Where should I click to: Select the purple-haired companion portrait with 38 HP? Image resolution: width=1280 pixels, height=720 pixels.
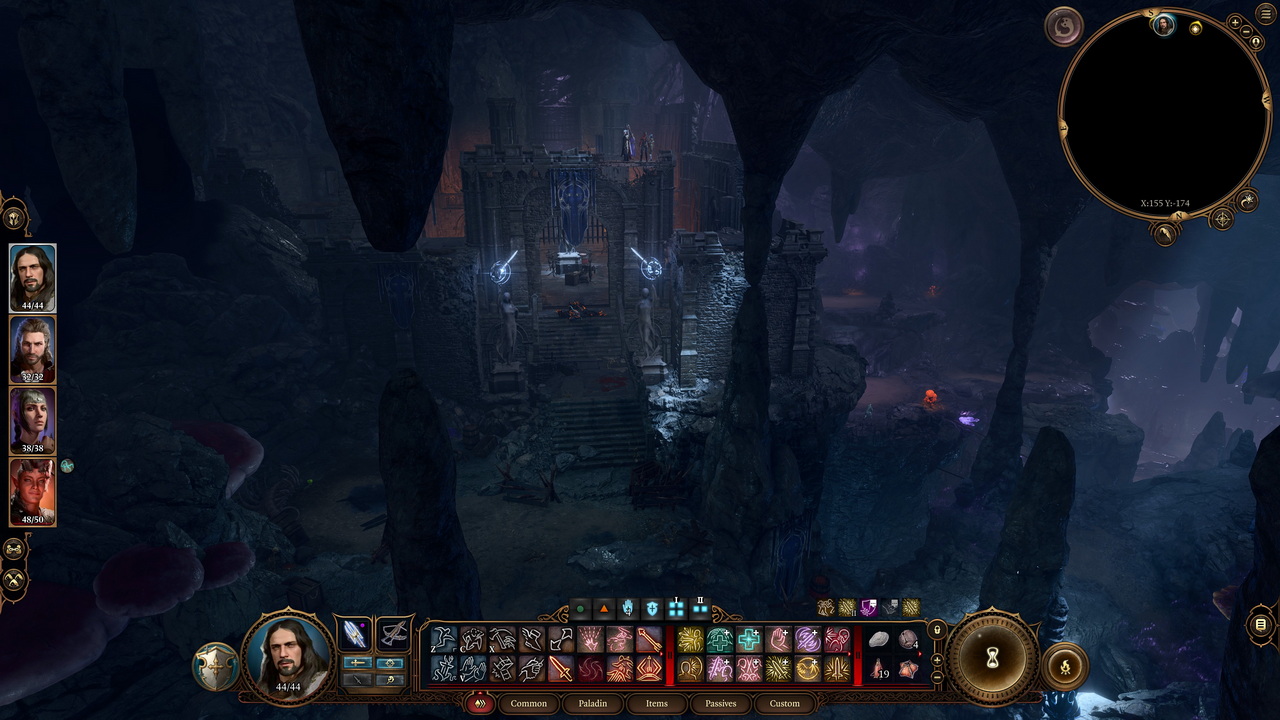click(33, 420)
